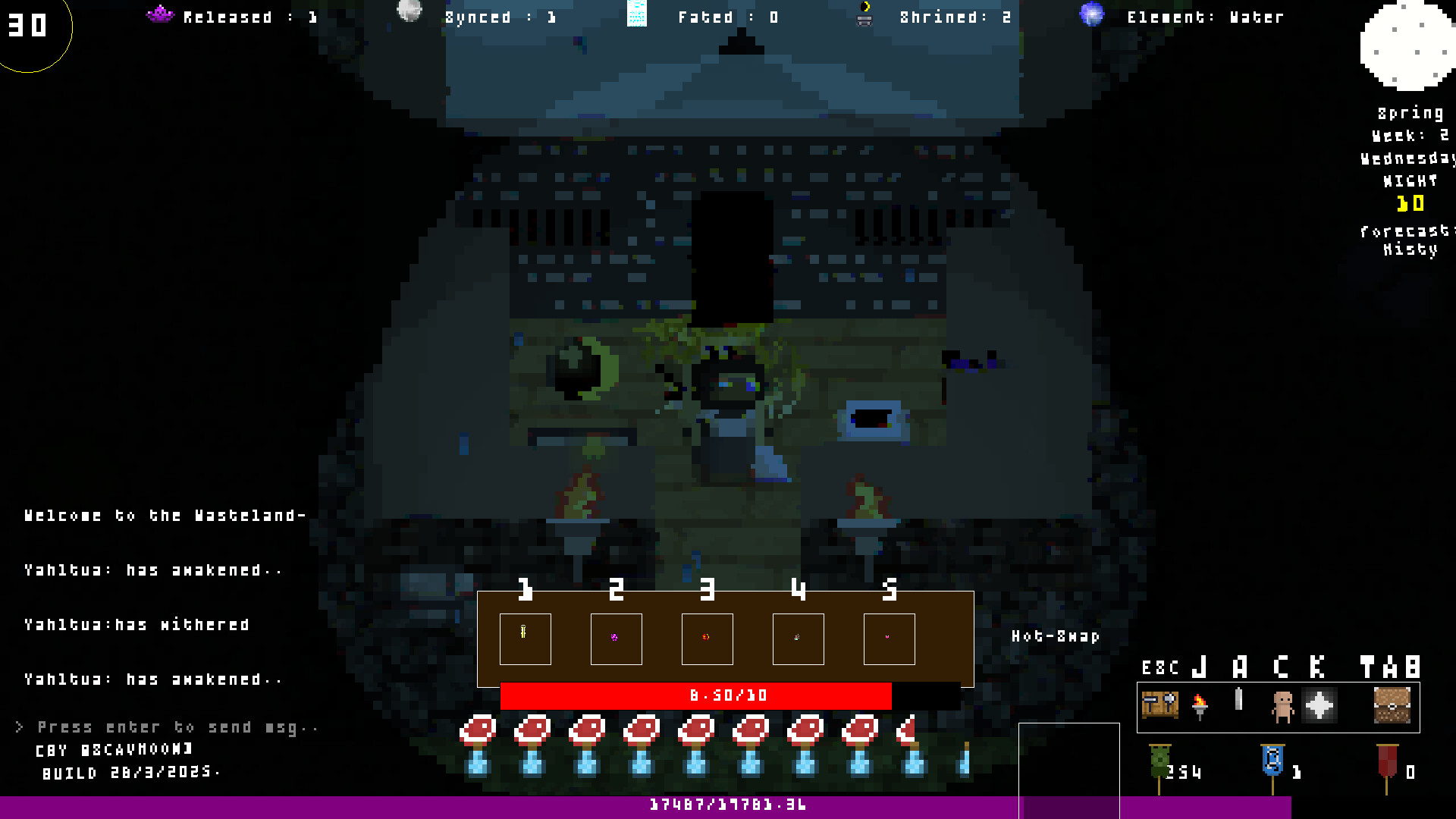
Task: Open the chest icon next to TAB
Action: [1393, 705]
